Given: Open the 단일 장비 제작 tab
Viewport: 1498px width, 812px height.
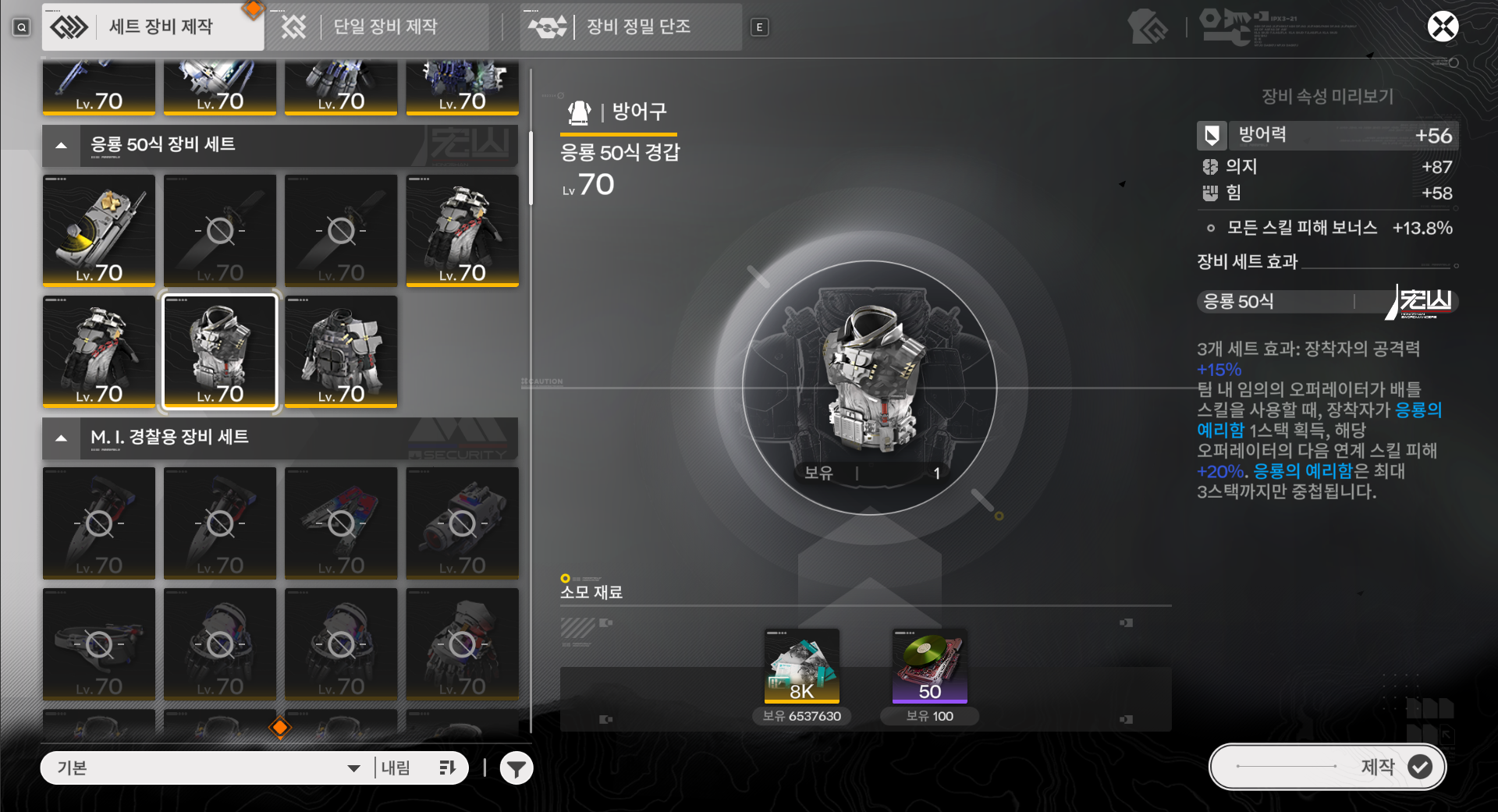Looking at the screenshot, I should coord(376,27).
